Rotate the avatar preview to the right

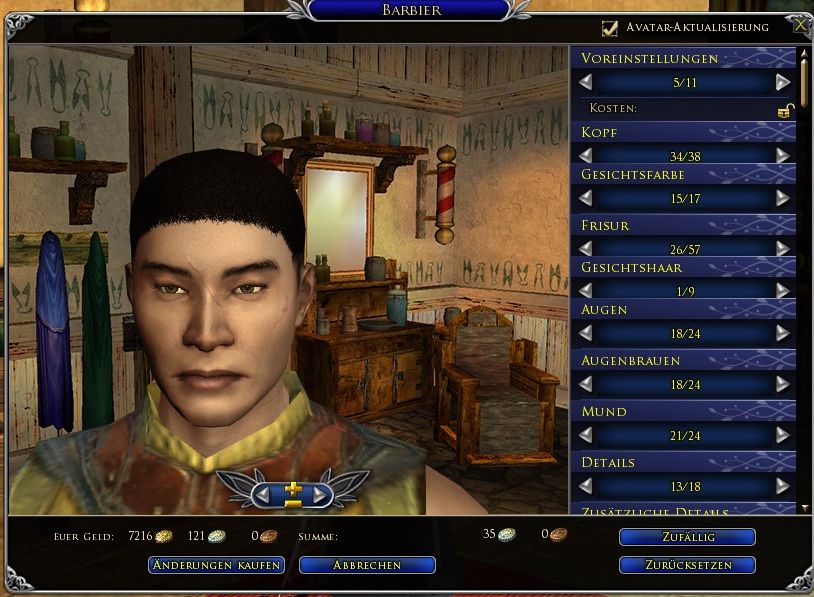(x=319, y=494)
